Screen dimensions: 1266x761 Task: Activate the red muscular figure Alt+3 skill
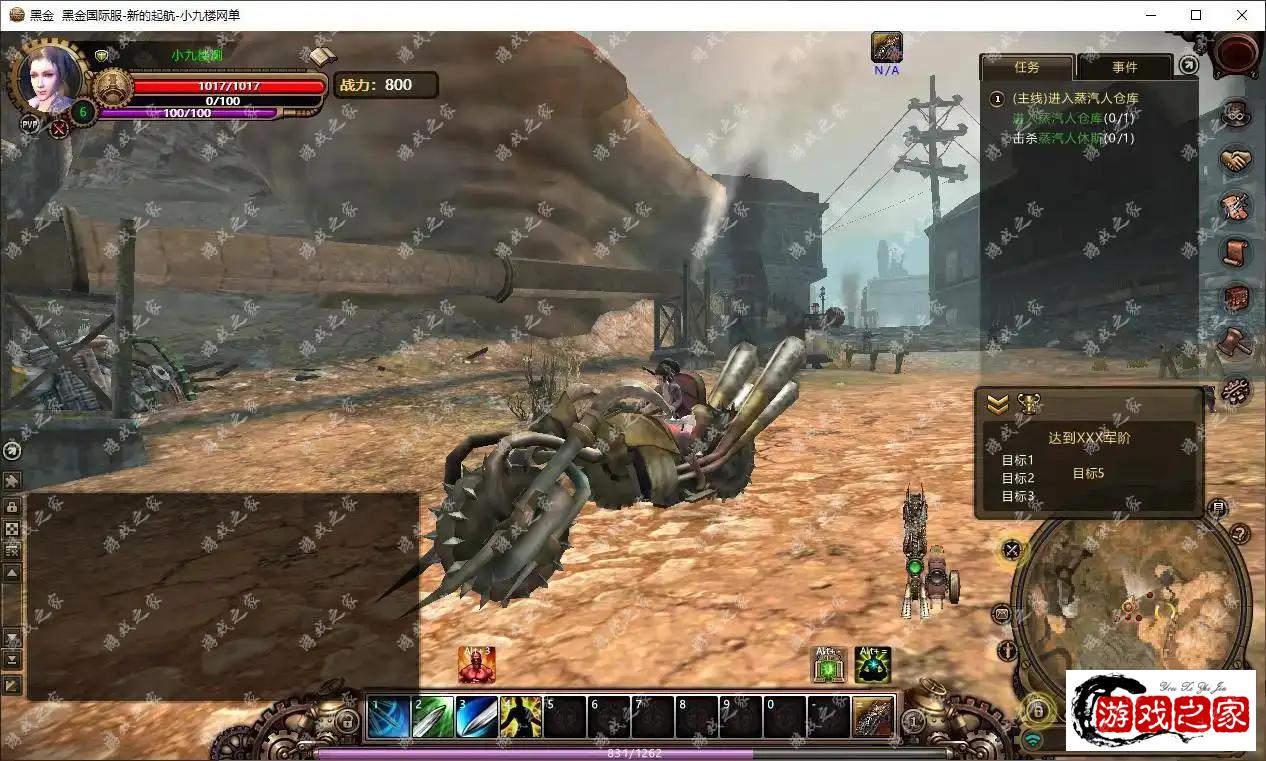coord(477,665)
